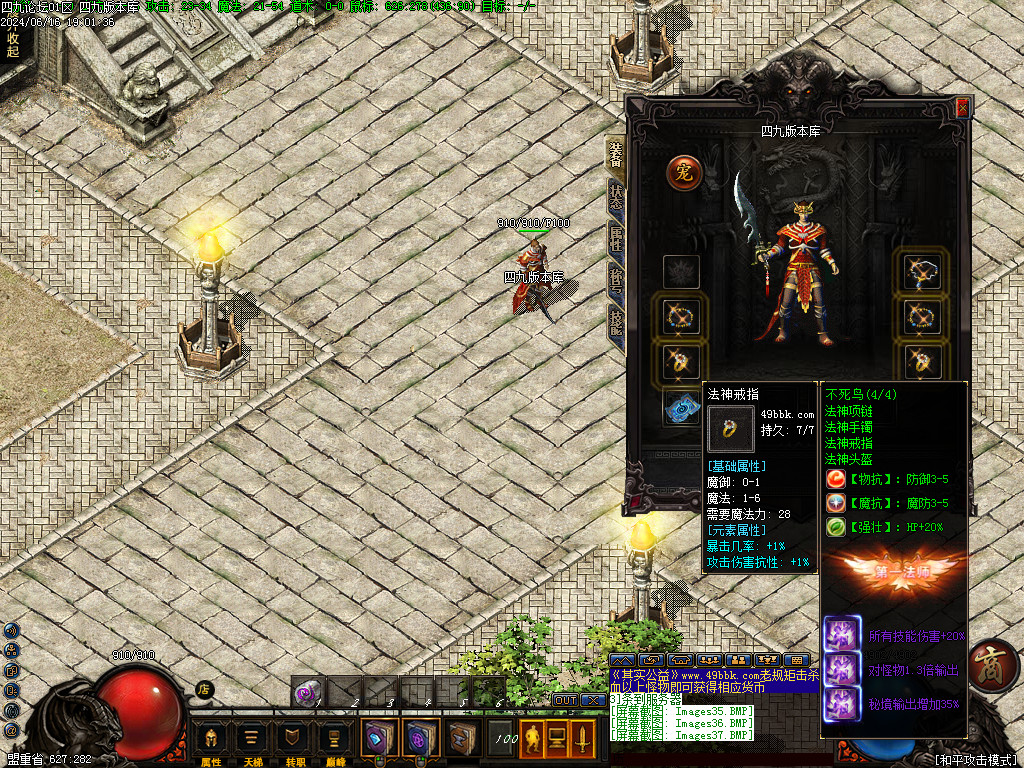The image size is (1024, 768).
Task: Close the character equipment panel
Action: 963,107
